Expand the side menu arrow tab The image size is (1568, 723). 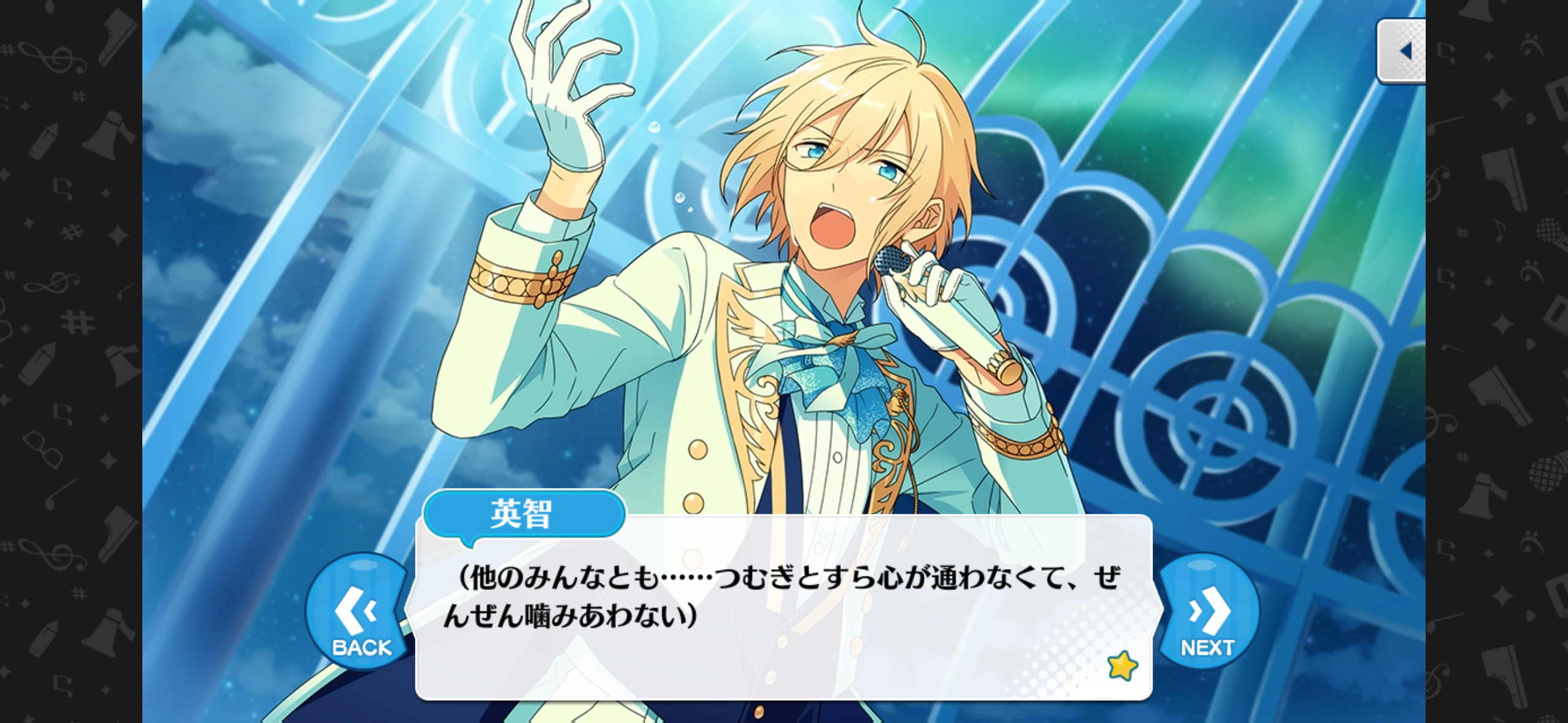click(1404, 51)
